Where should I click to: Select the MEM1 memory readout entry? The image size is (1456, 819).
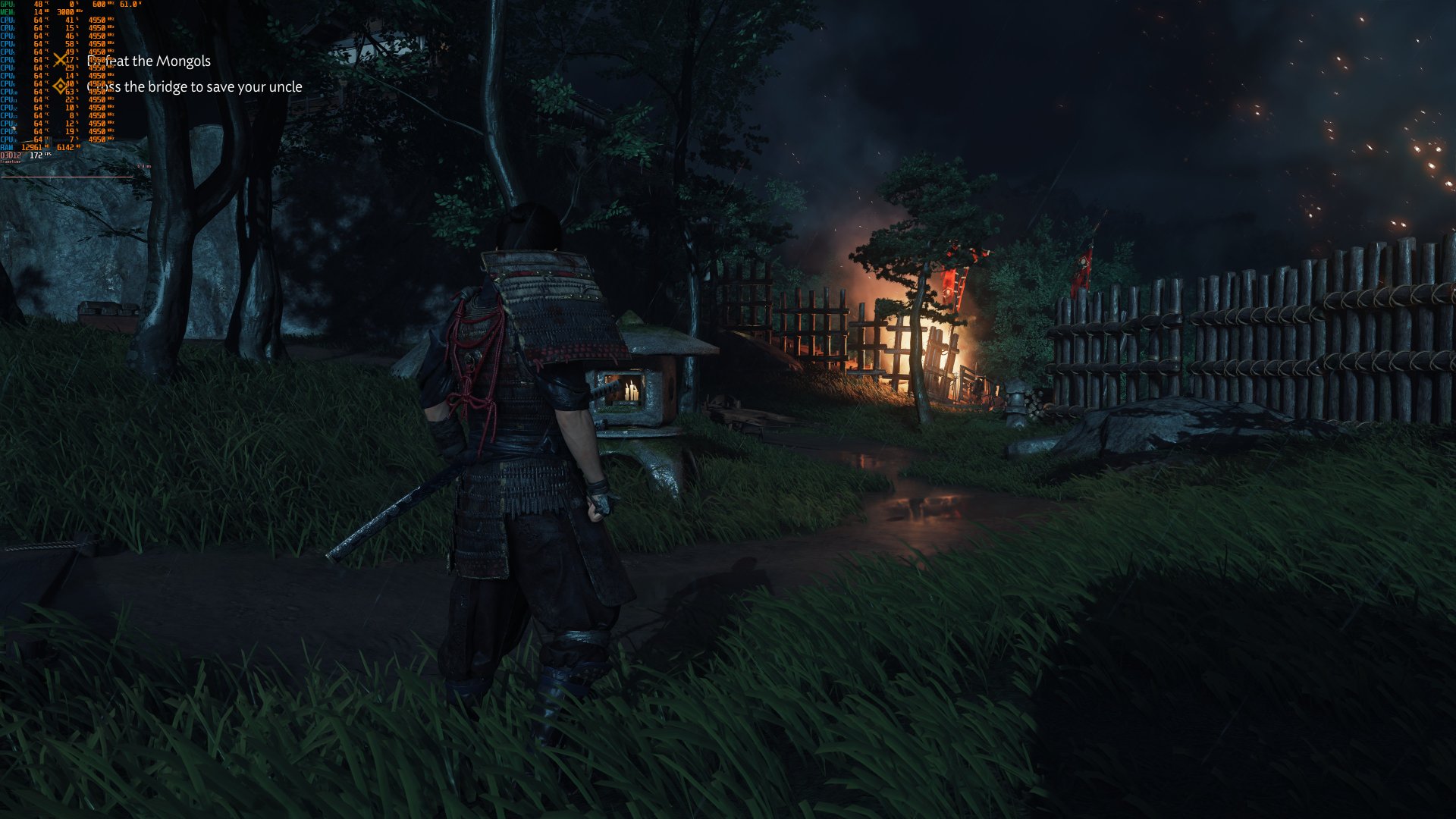point(7,12)
